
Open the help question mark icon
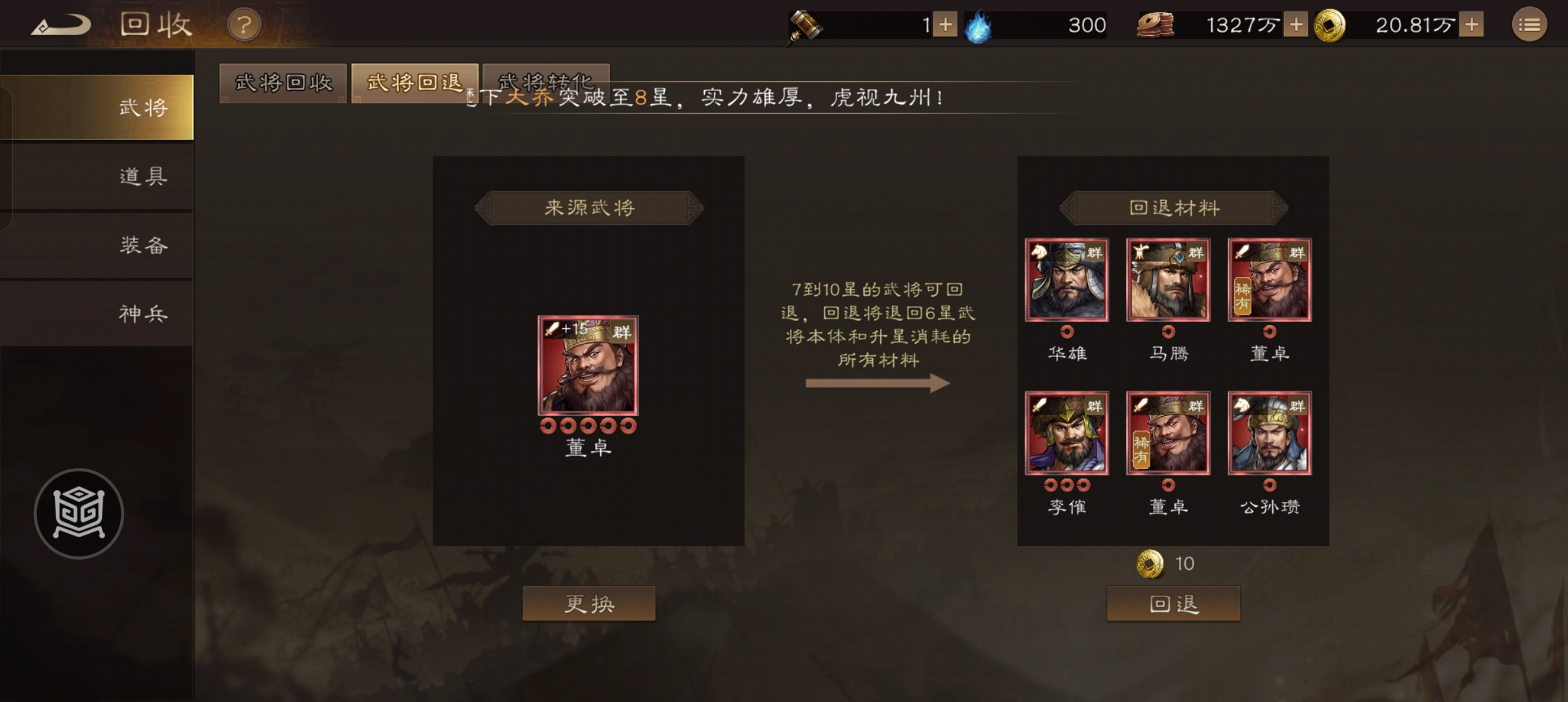[243, 25]
